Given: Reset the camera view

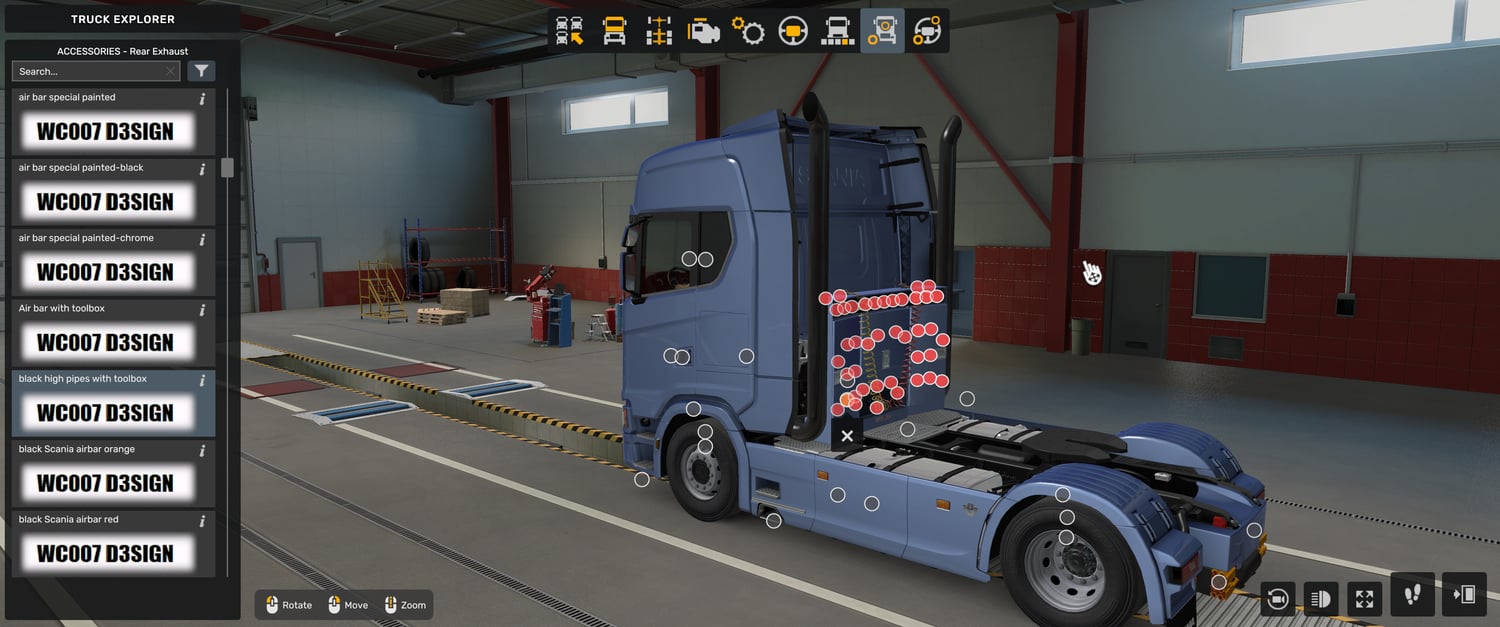Looking at the screenshot, I should (x=1277, y=599).
